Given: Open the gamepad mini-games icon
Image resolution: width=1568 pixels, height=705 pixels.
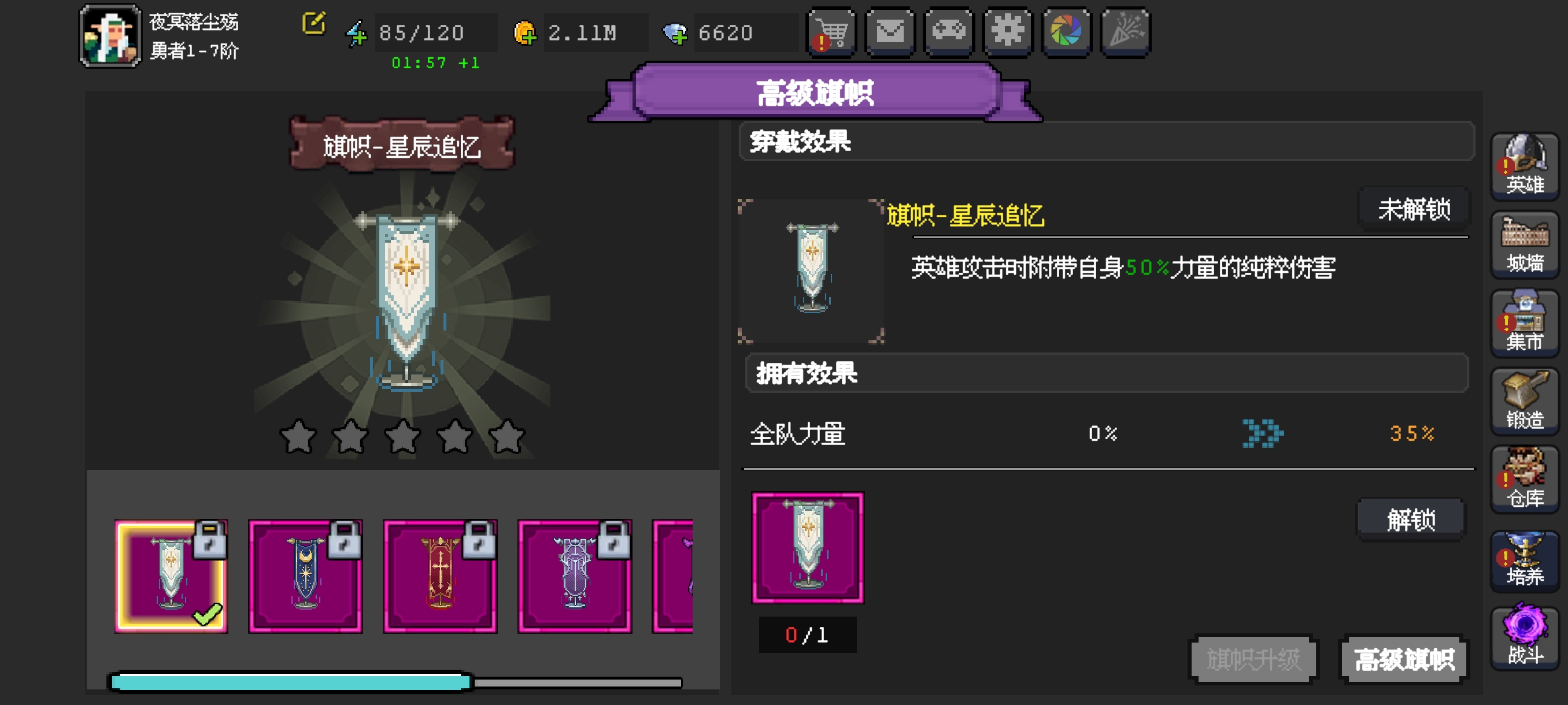Looking at the screenshot, I should 948,33.
